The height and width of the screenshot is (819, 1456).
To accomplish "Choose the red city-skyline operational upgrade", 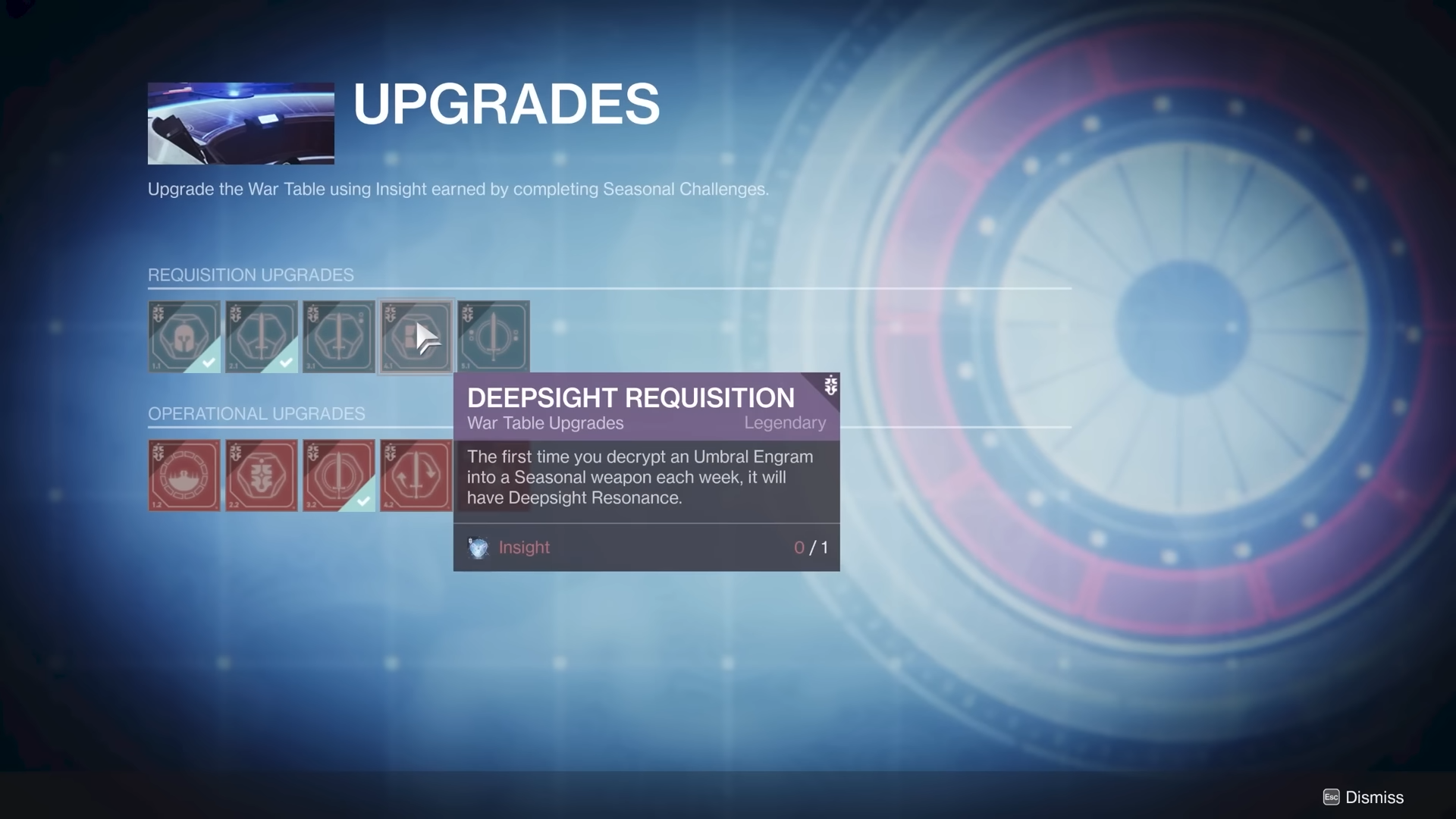I will pyautogui.click(x=184, y=475).
